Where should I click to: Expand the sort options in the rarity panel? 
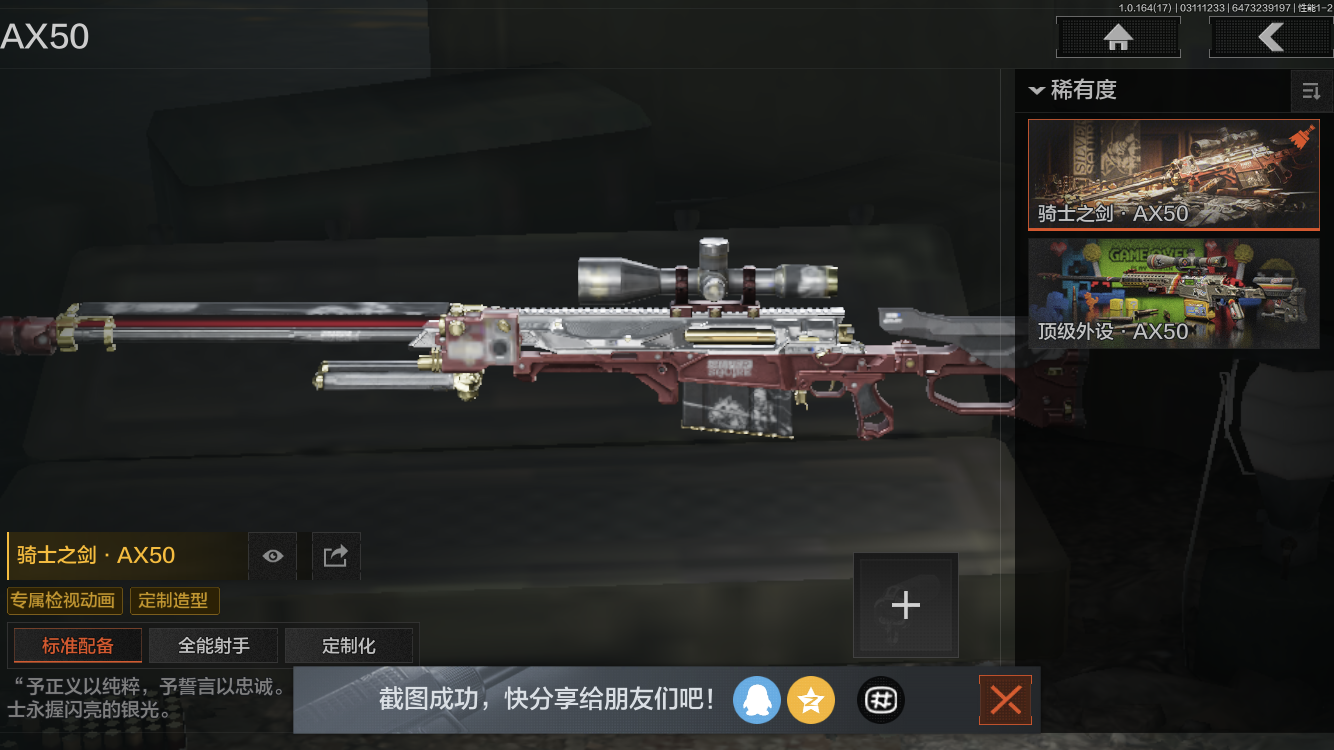click(1311, 91)
